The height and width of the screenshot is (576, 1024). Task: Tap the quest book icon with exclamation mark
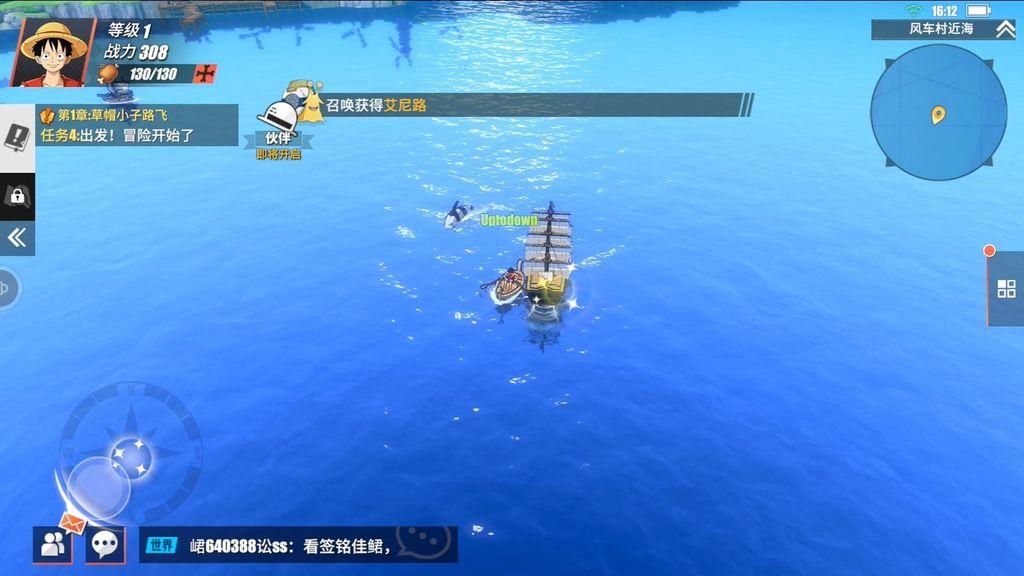(x=17, y=137)
